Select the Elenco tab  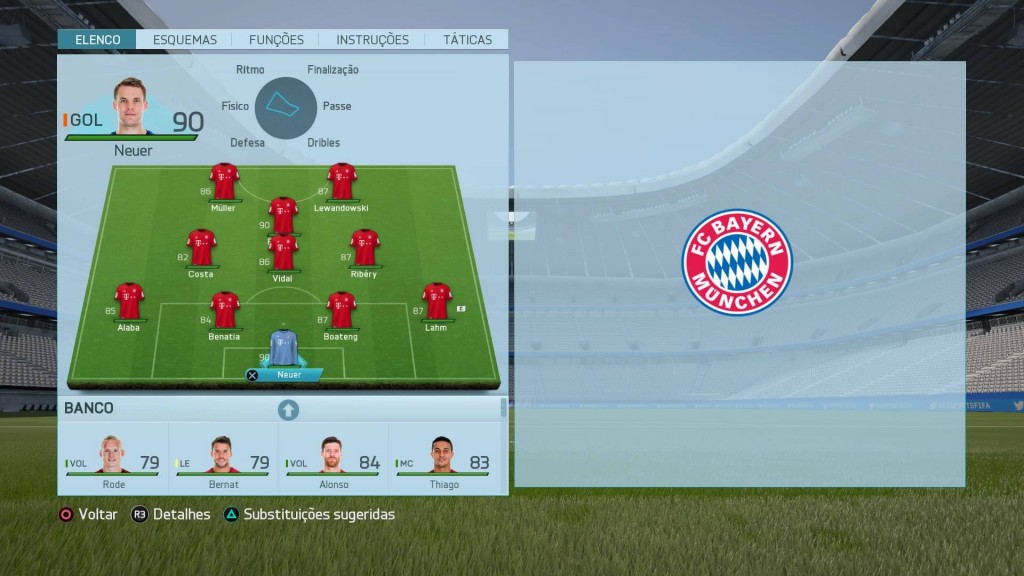click(98, 40)
